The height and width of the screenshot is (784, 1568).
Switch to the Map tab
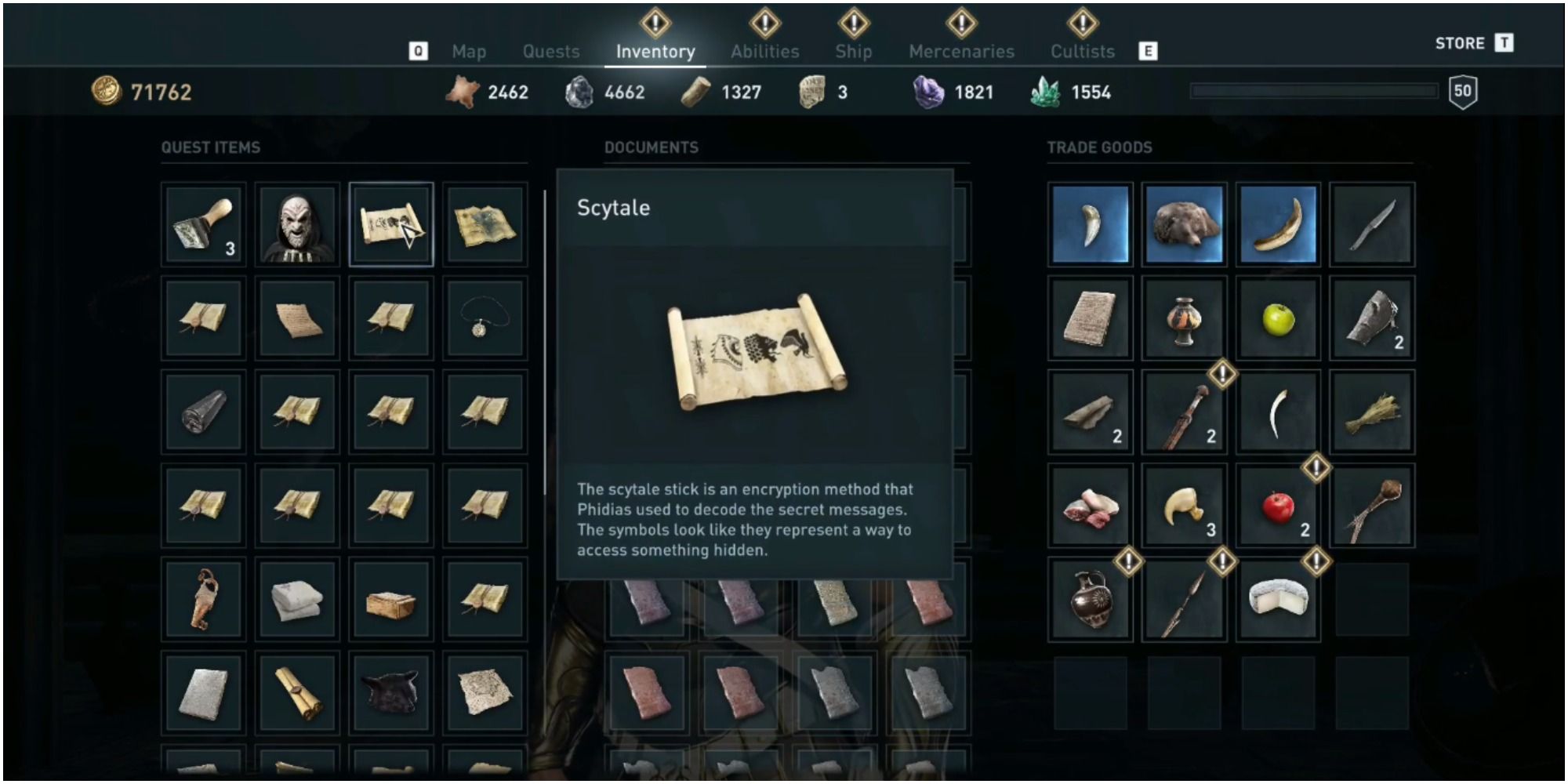[x=469, y=51]
